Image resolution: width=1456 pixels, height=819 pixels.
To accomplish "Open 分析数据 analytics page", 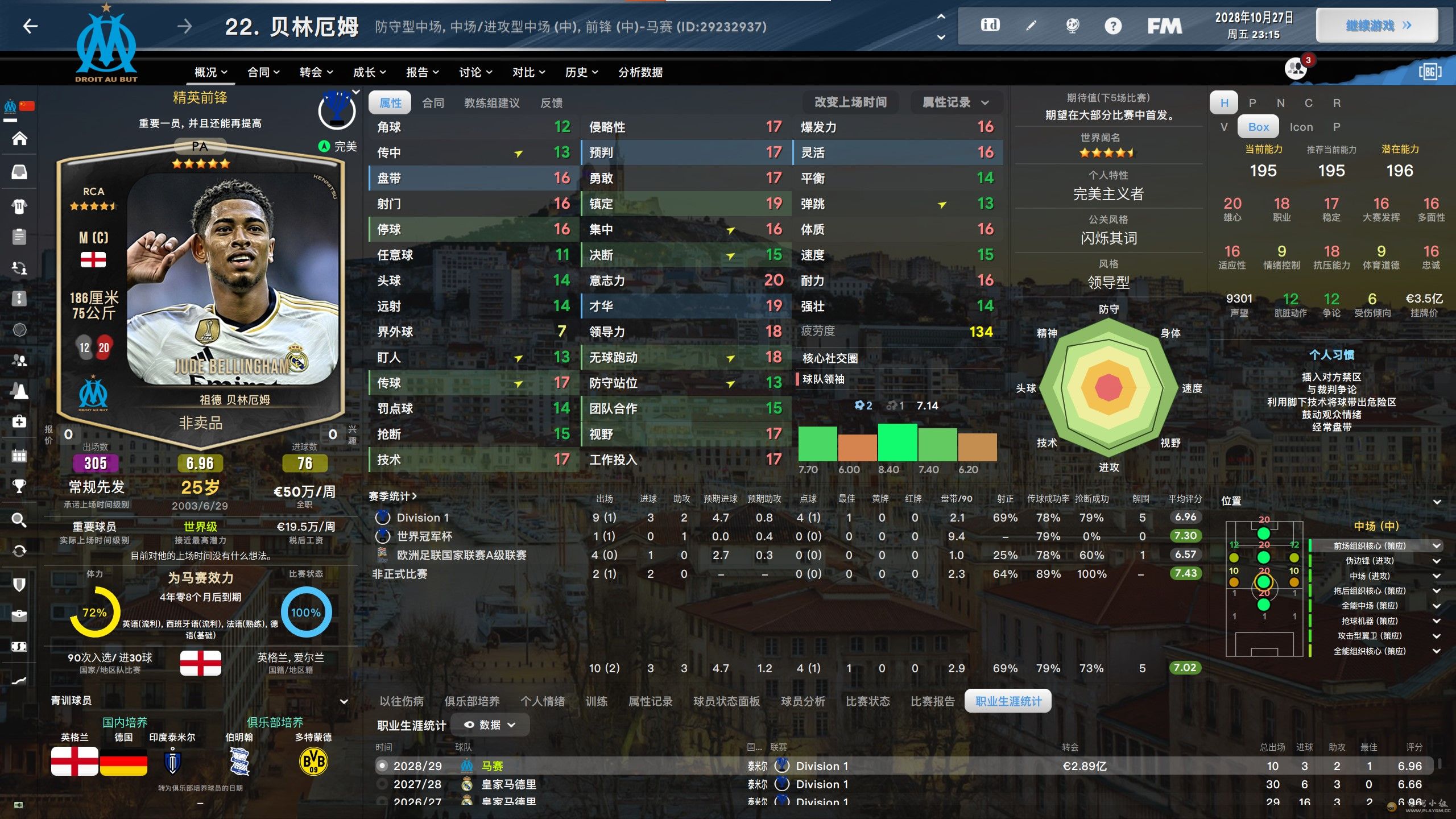I will click(x=640, y=72).
